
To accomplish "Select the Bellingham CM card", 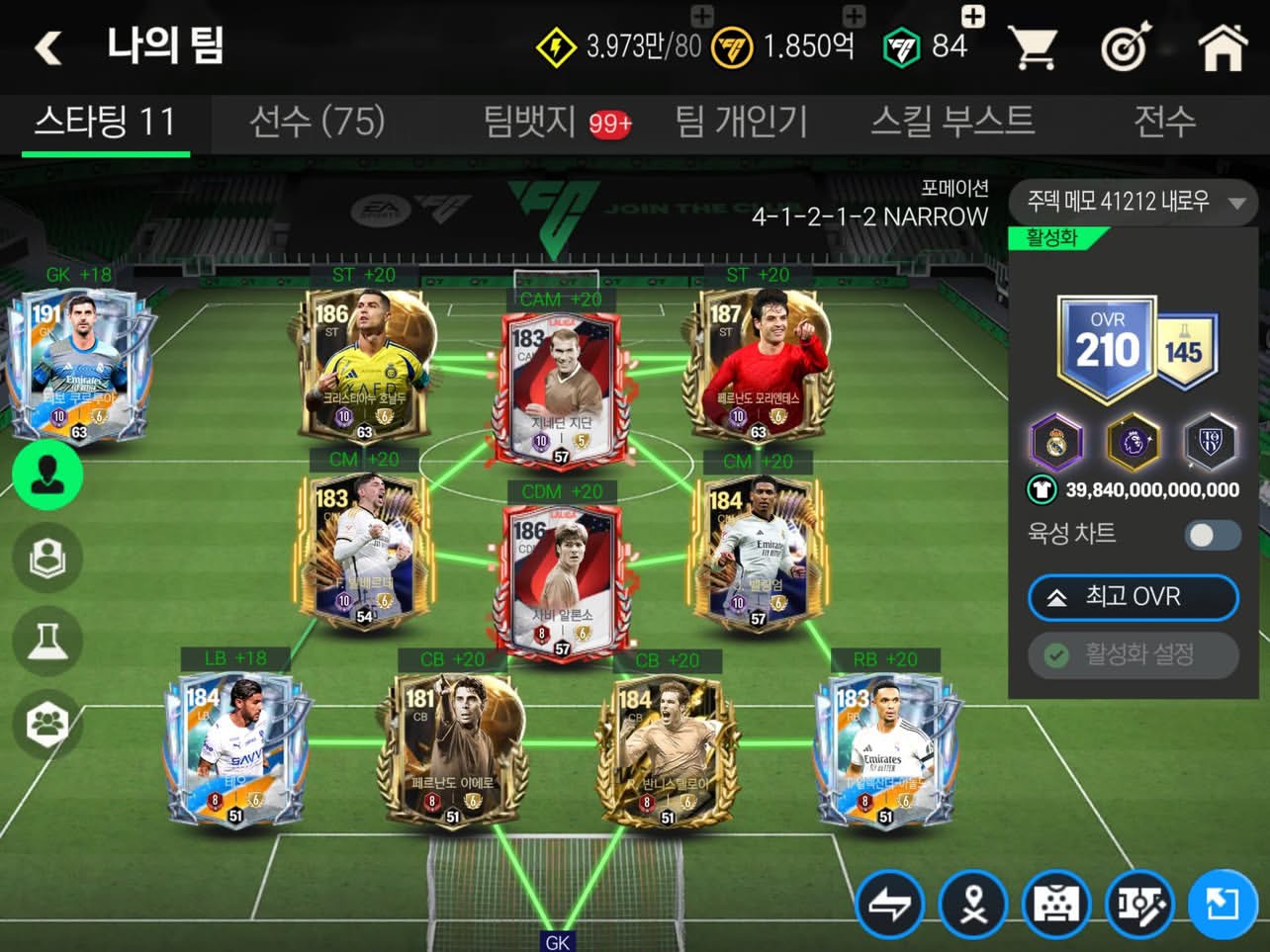I will (758, 554).
